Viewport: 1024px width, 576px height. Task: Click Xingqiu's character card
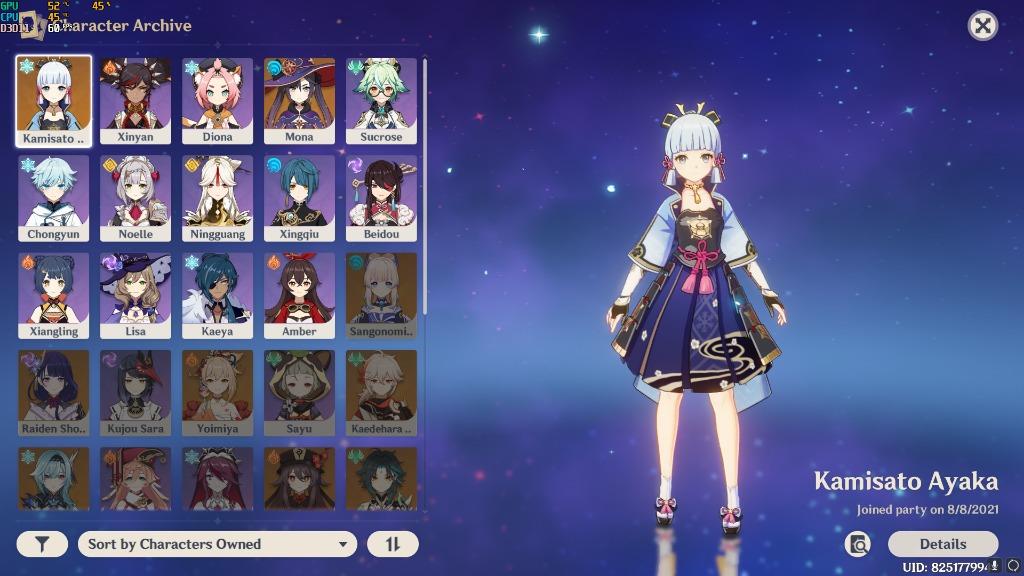point(299,197)
